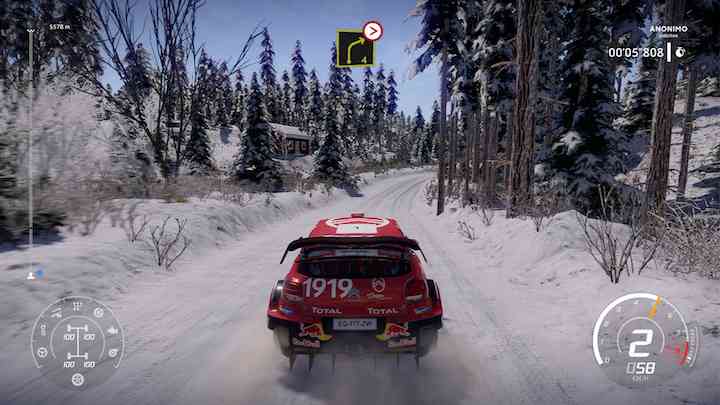Open the car damage status dial
The height and width of the screenshot is (405, 720).
(x=77, y=342)
